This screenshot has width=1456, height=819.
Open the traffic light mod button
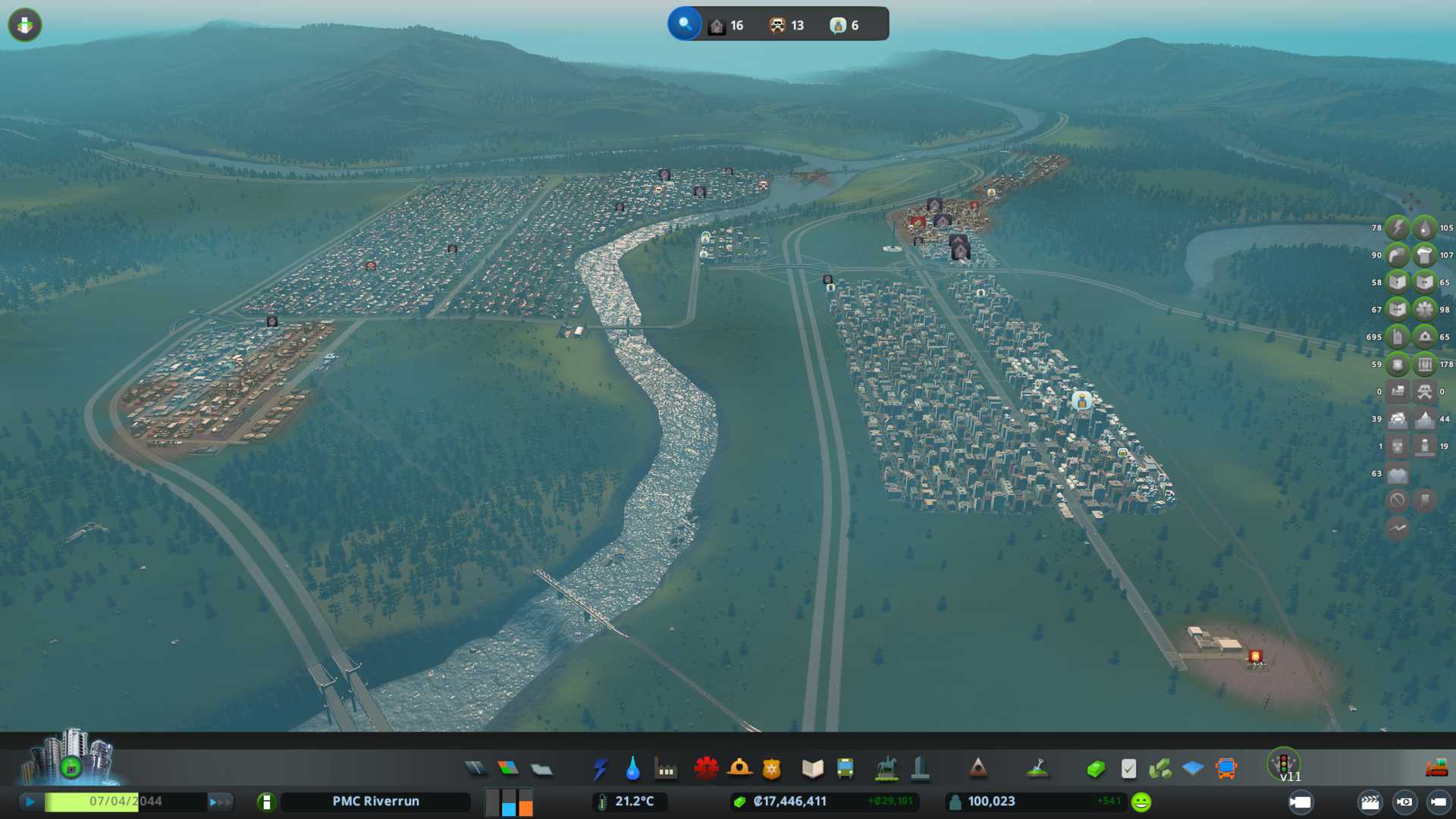click(1284, 763)
